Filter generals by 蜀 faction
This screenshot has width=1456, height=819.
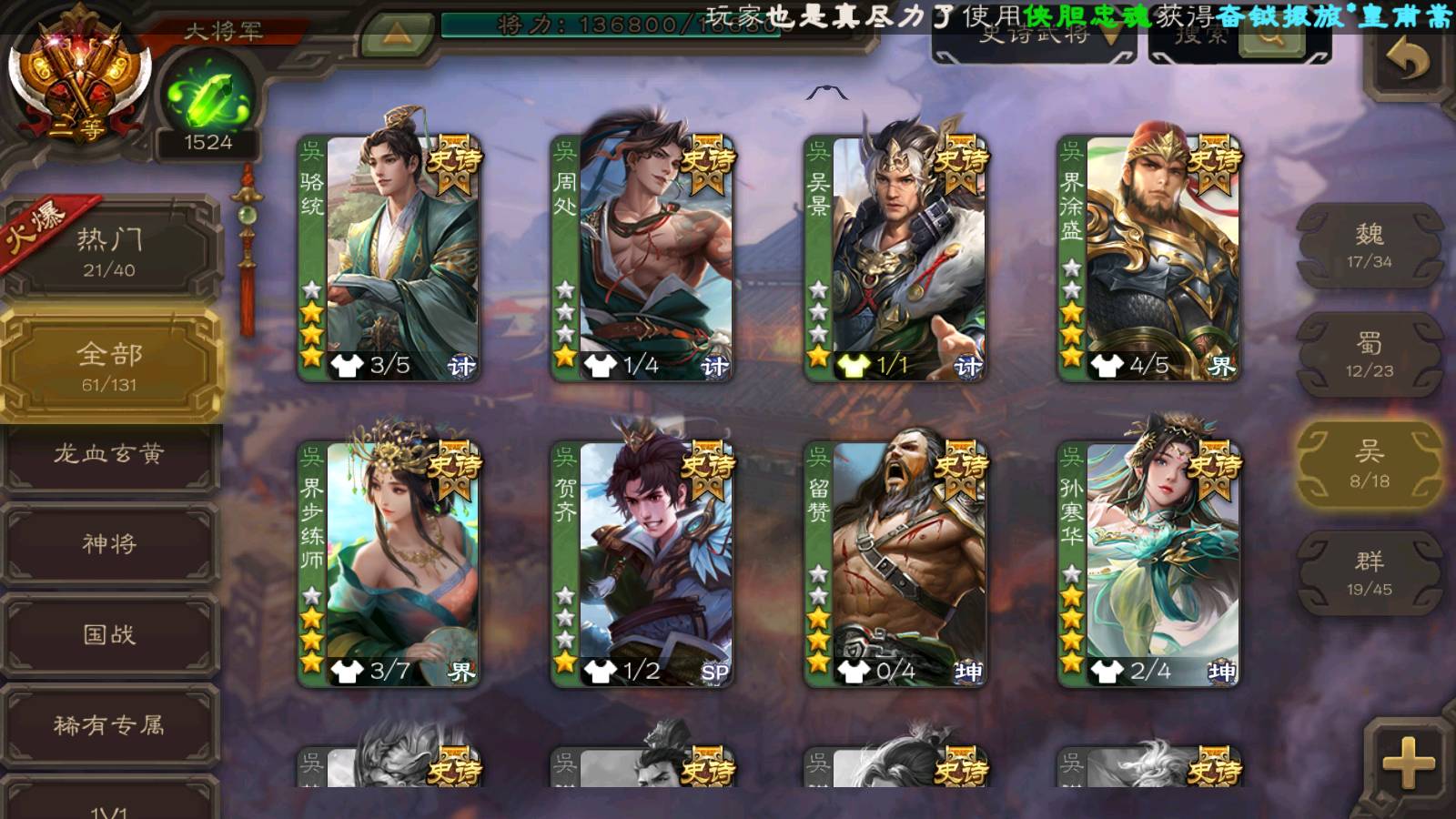(1369, 355)
